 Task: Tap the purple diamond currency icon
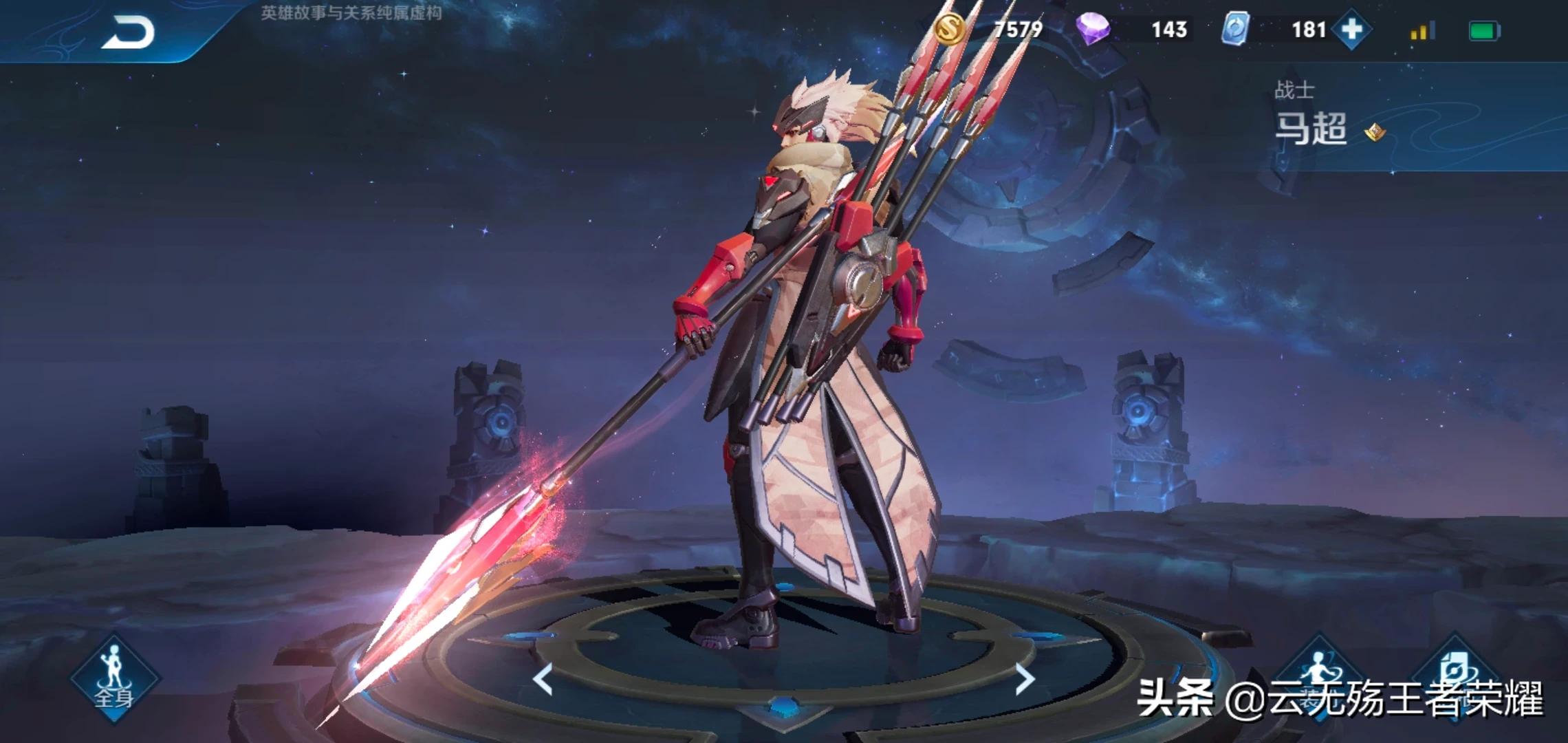[x=1093, y=30]
